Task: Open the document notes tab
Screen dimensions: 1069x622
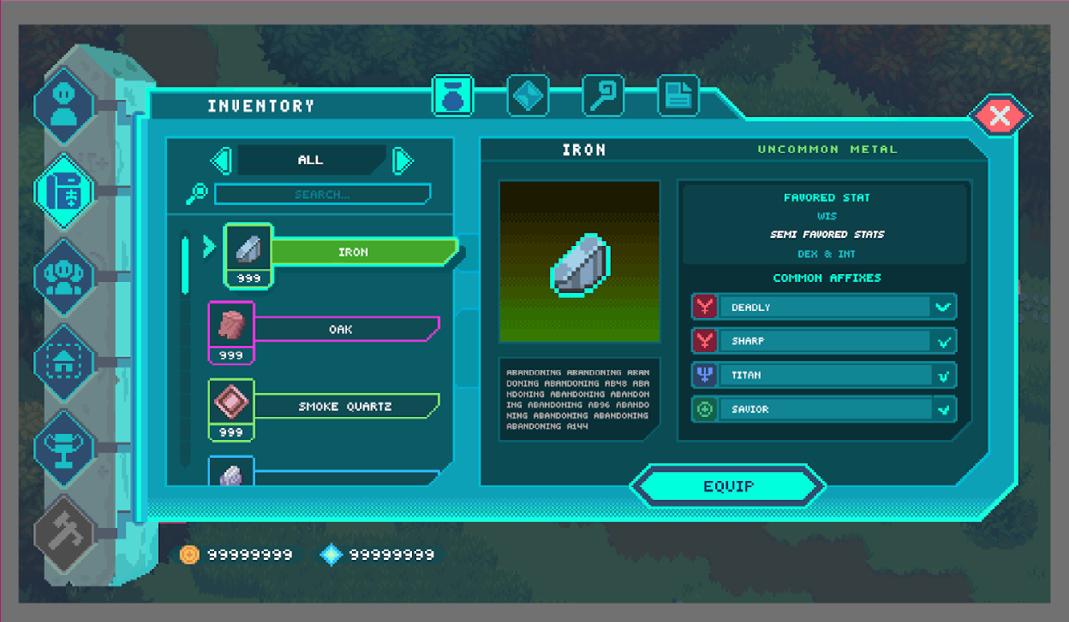Action: (678, 96)
